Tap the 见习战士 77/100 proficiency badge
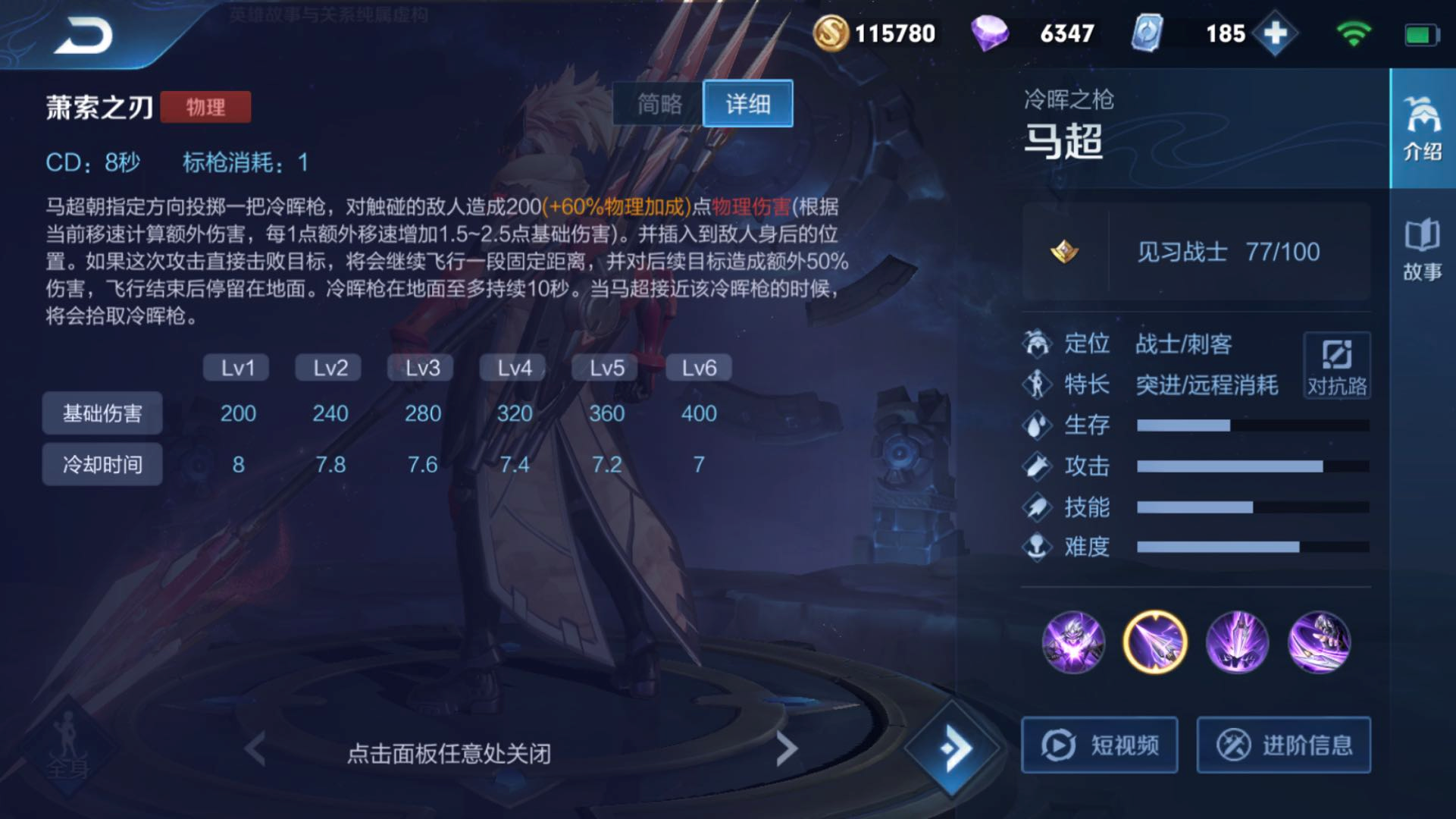The width and height of the screenshot is (1456, 819). point(1228,252)
